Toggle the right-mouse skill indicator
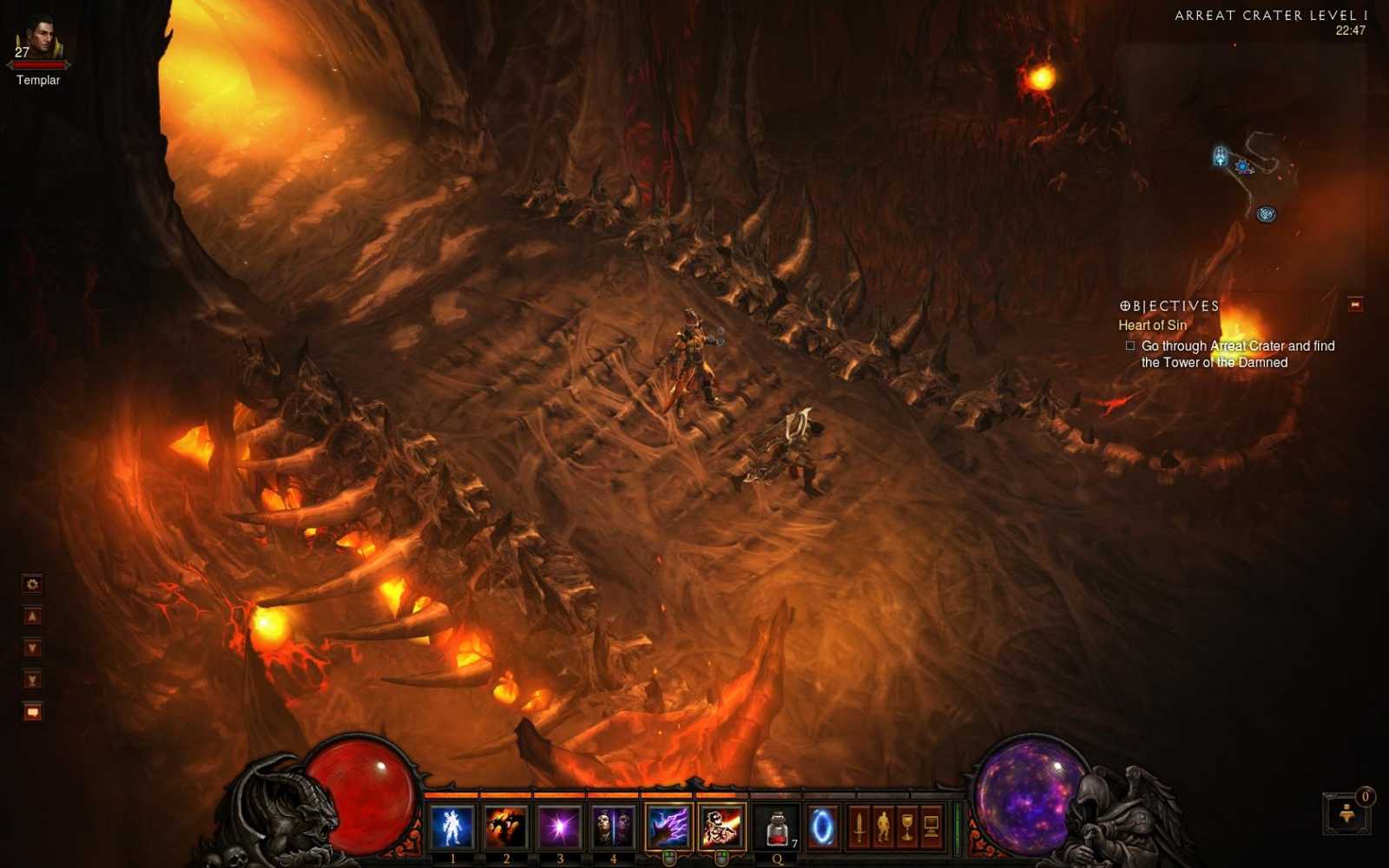1389x868 pixels. tap(721, 857)
